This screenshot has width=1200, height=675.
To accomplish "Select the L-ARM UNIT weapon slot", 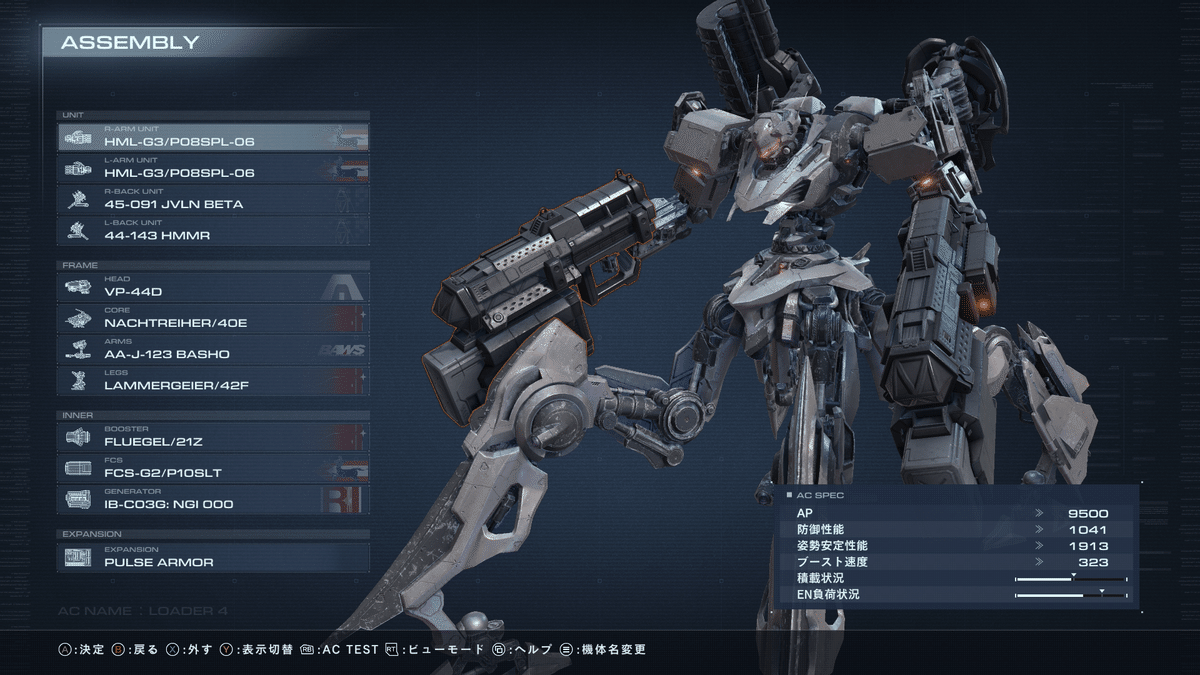I will point(213,168).
